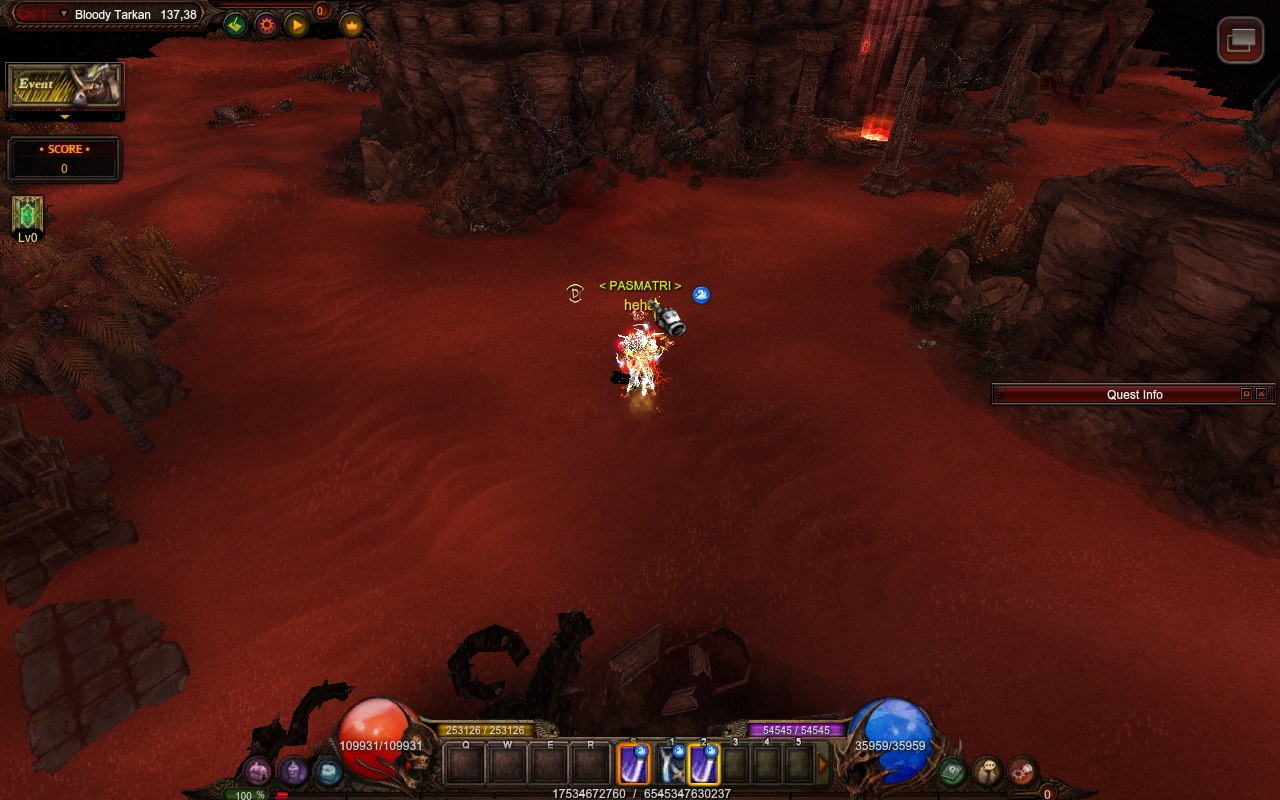Viewport: 1280px width, 800px height.
Task: Expand the arrow below the Event banner
Action: point(65,117)
